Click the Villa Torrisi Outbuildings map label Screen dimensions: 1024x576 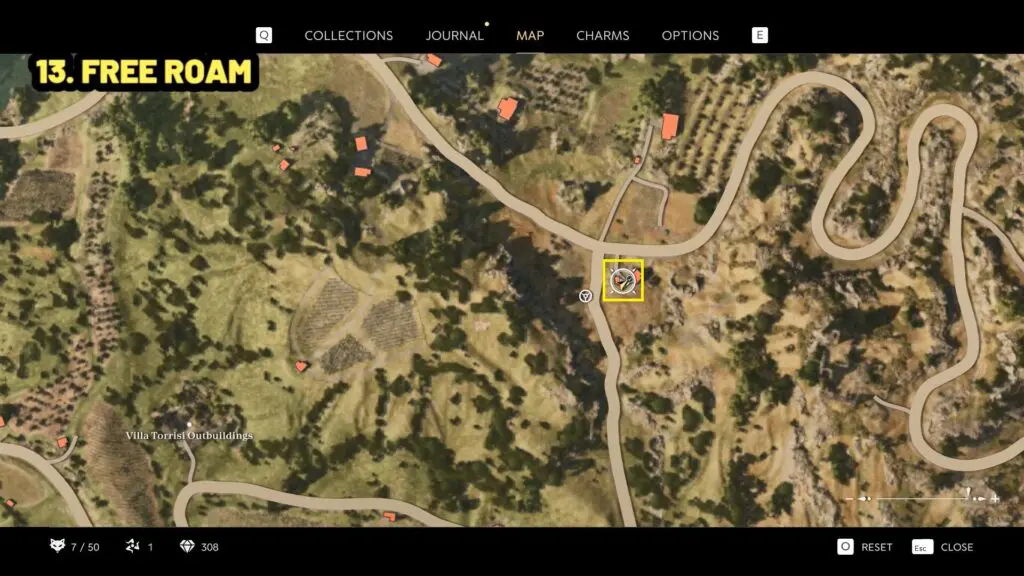[x=189, y=436]
